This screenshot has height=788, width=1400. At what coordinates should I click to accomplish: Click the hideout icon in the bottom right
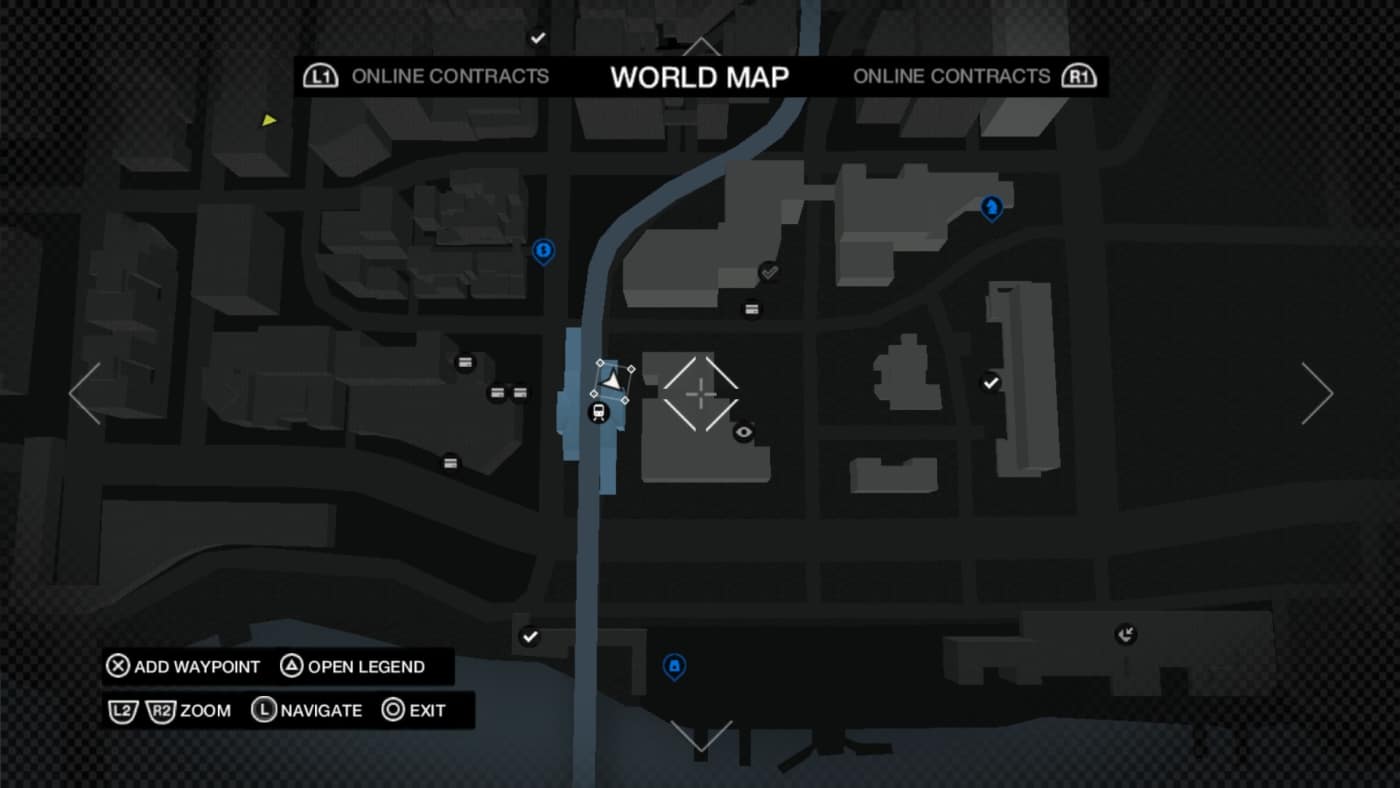(x=1127, y=632)
